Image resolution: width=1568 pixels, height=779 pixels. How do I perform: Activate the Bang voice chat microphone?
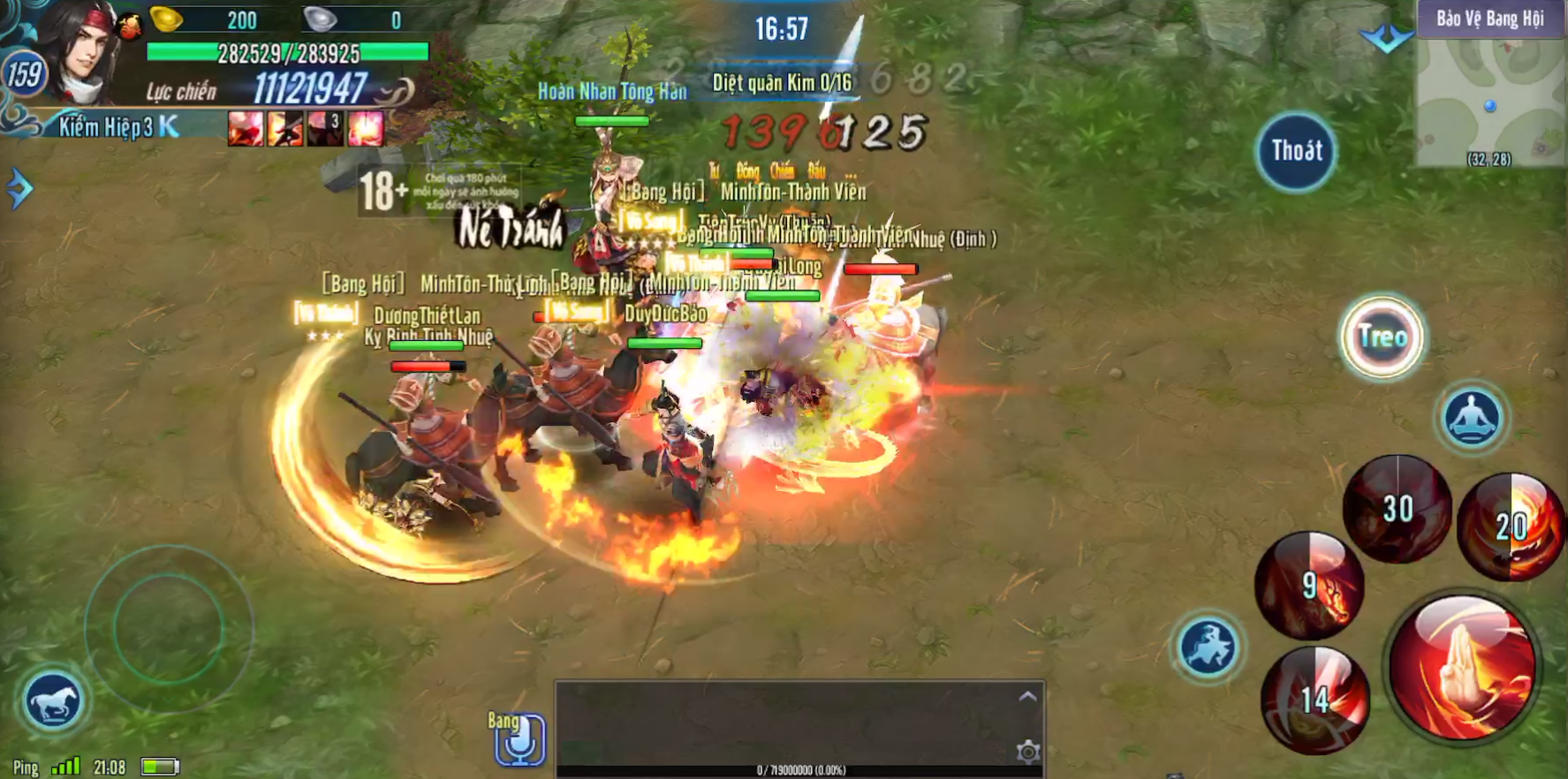(x=519, y=739)
